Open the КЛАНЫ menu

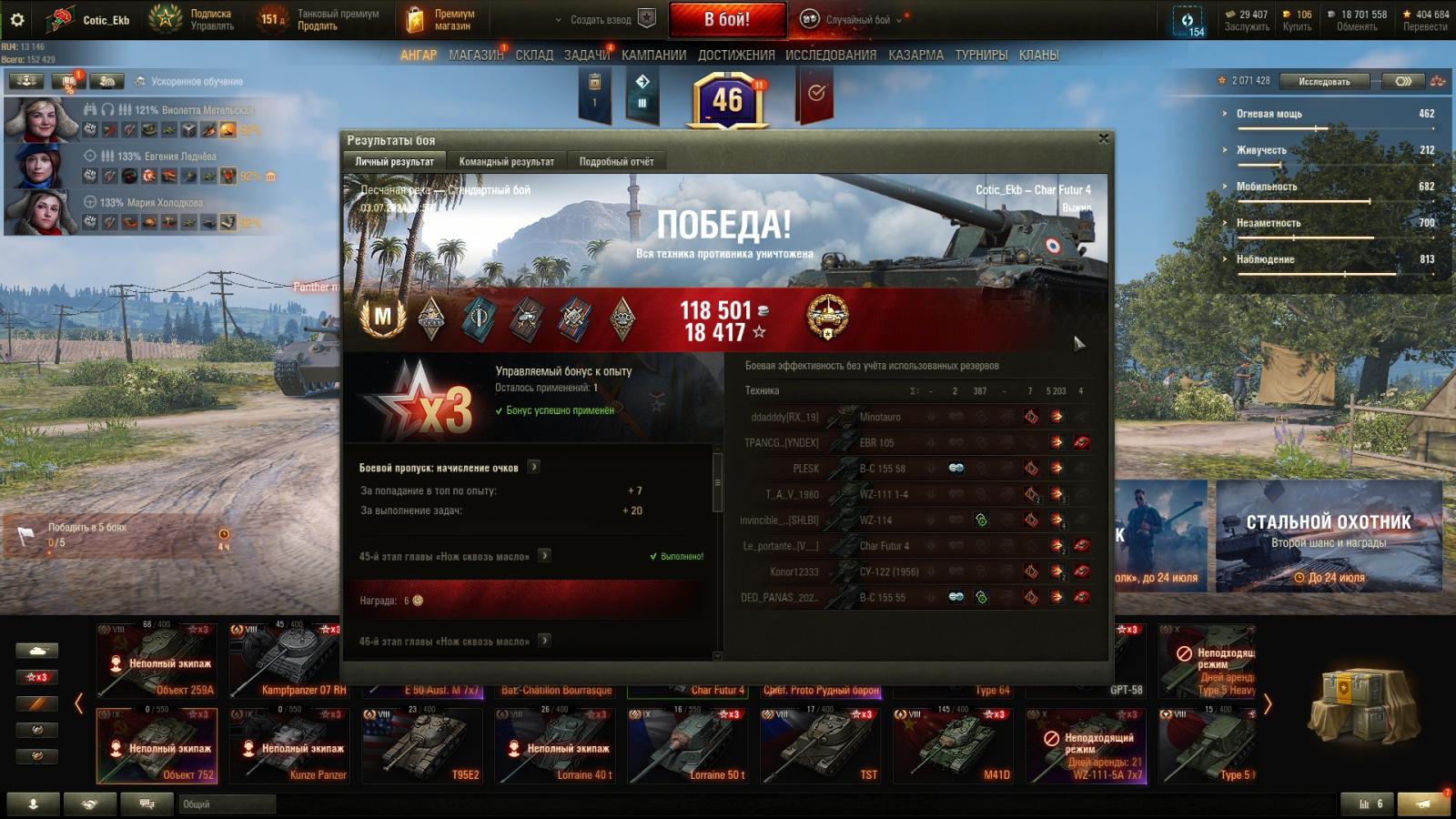1038,56
